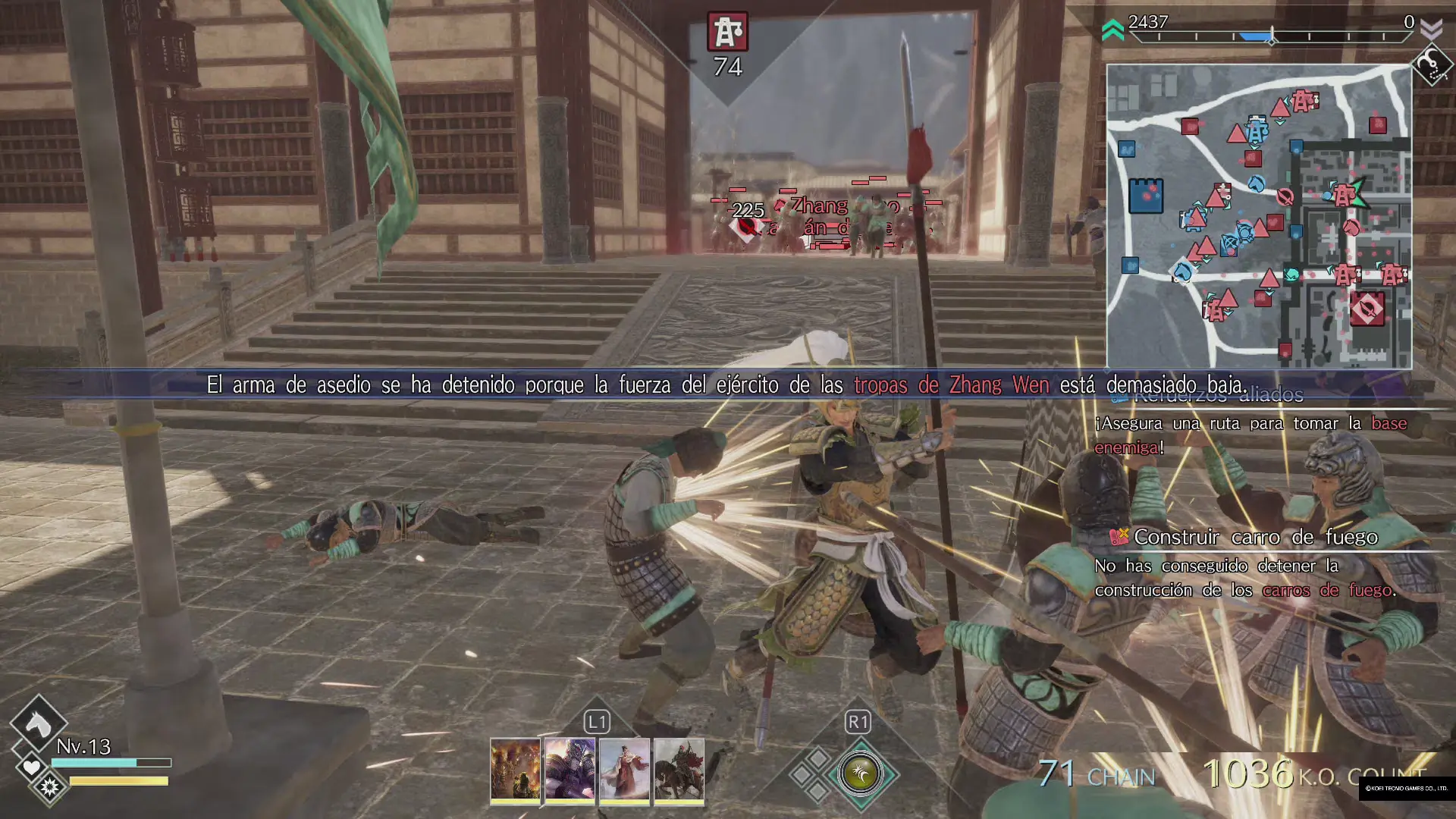The image size is (1456, 819).
Task: Choose the purple armored warrior card
Action: click(570, 770)
